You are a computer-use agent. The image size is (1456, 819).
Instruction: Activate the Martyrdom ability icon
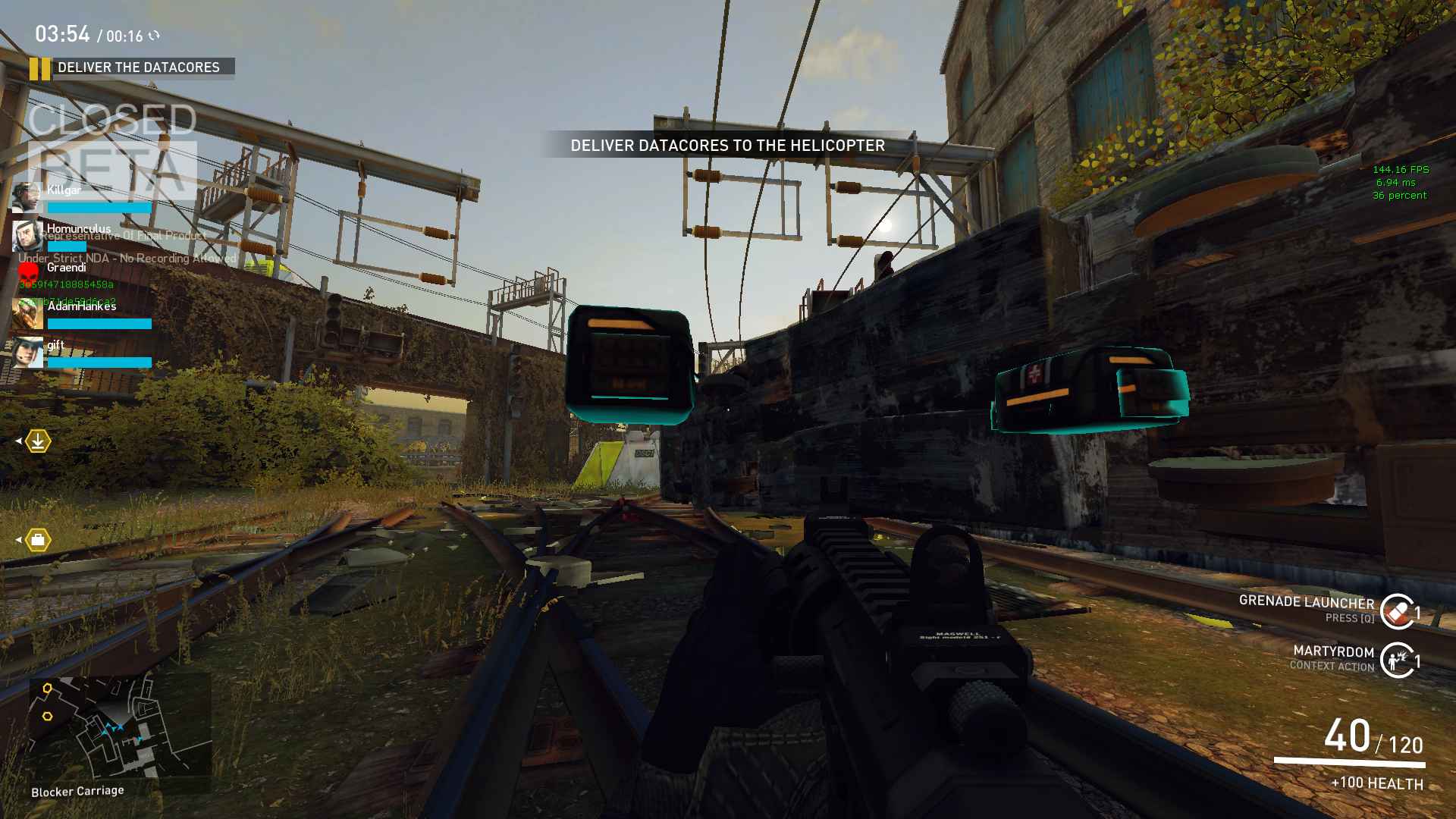[1396, 660]
